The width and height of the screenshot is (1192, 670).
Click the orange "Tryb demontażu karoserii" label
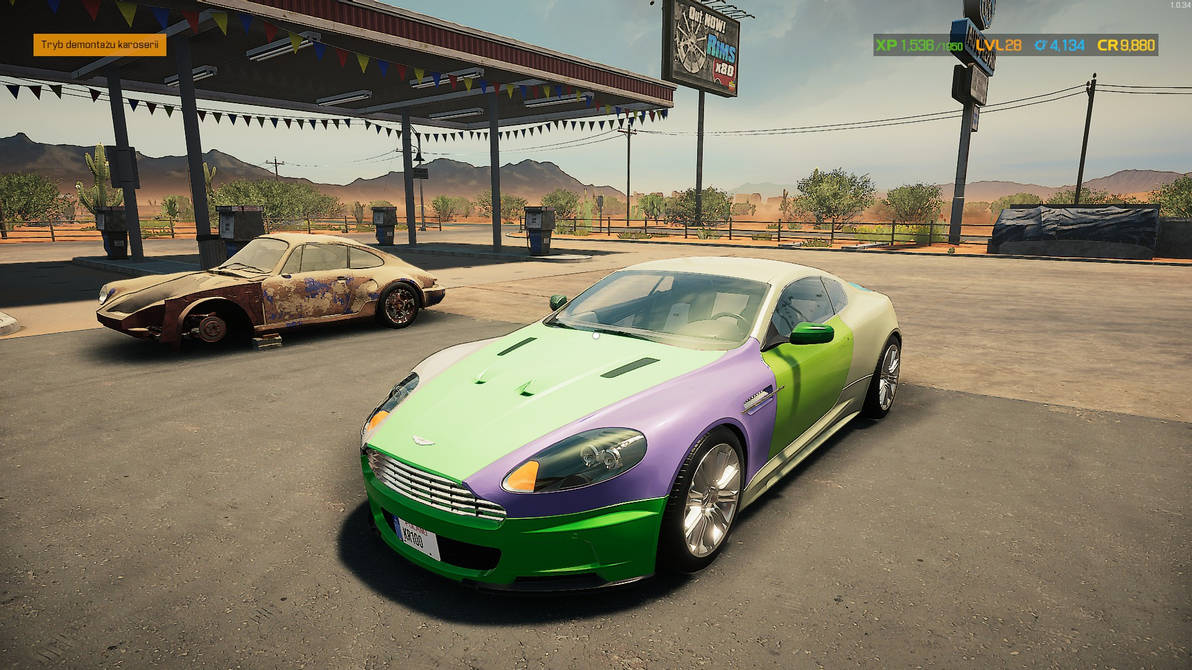(x=100, y=45)
